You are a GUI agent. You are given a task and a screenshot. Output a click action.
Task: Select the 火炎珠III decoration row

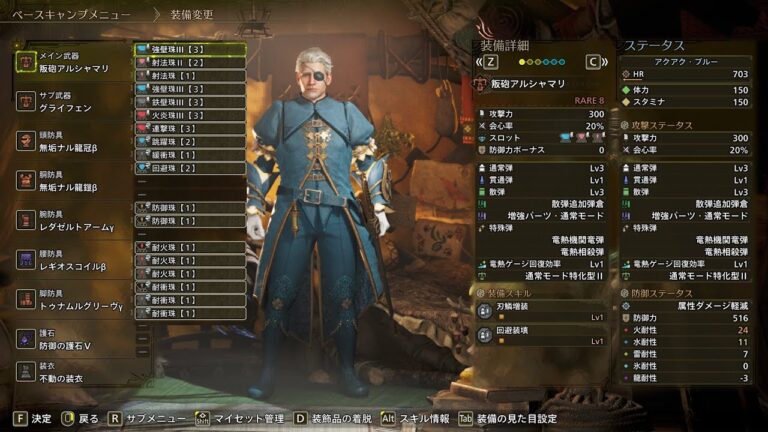click(x=190, y=115)
